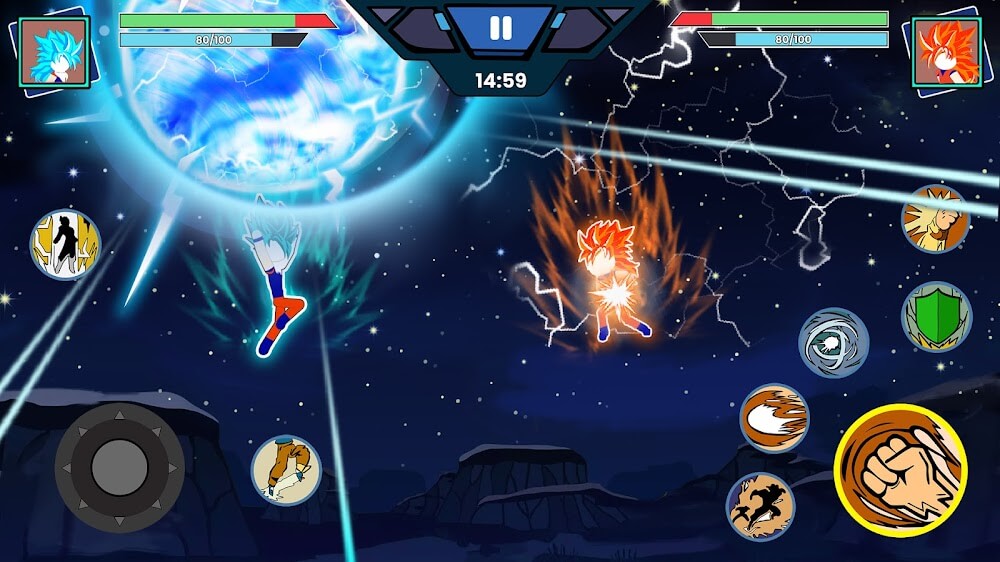Pause the fight with the pause button
1000x562 pixels.
pyautogui.click(x=499, y=28)
